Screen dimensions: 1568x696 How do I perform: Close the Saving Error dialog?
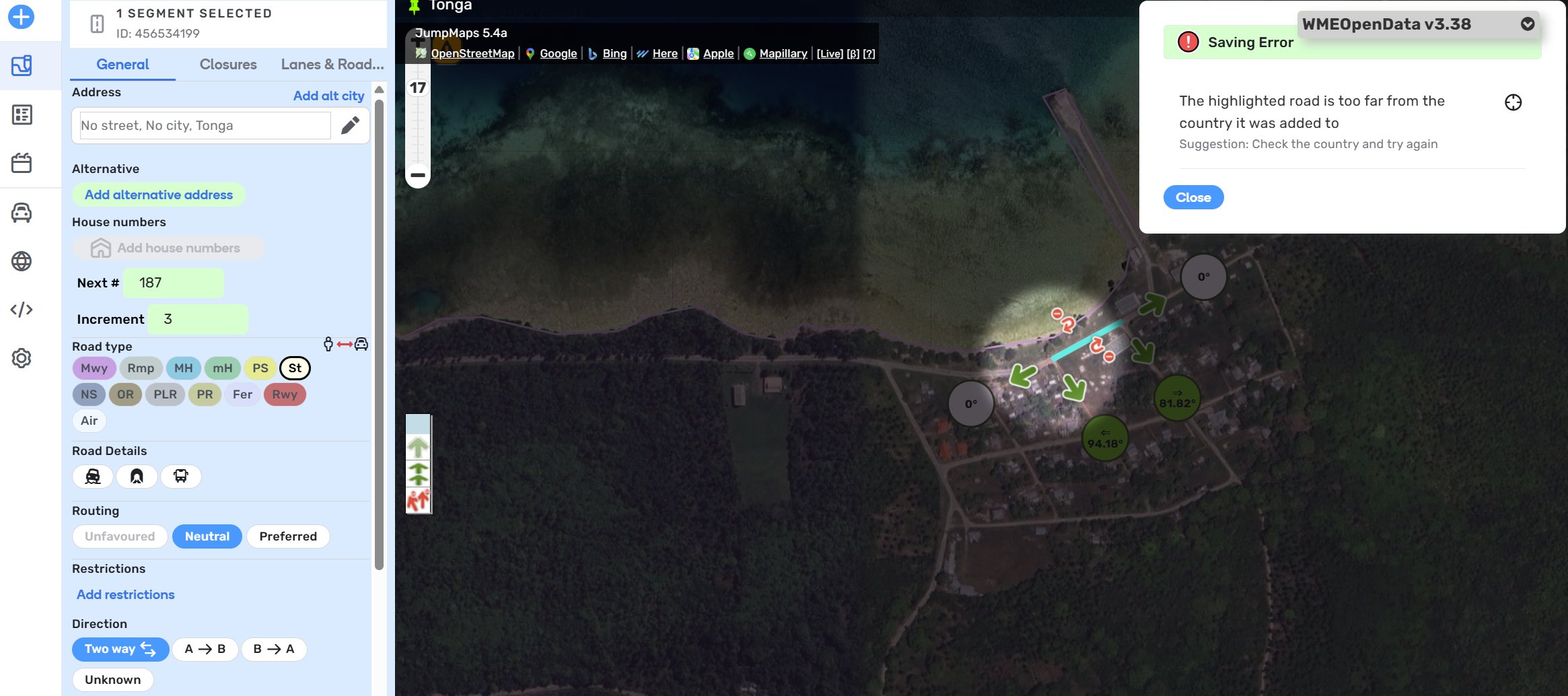point(1192,197)
